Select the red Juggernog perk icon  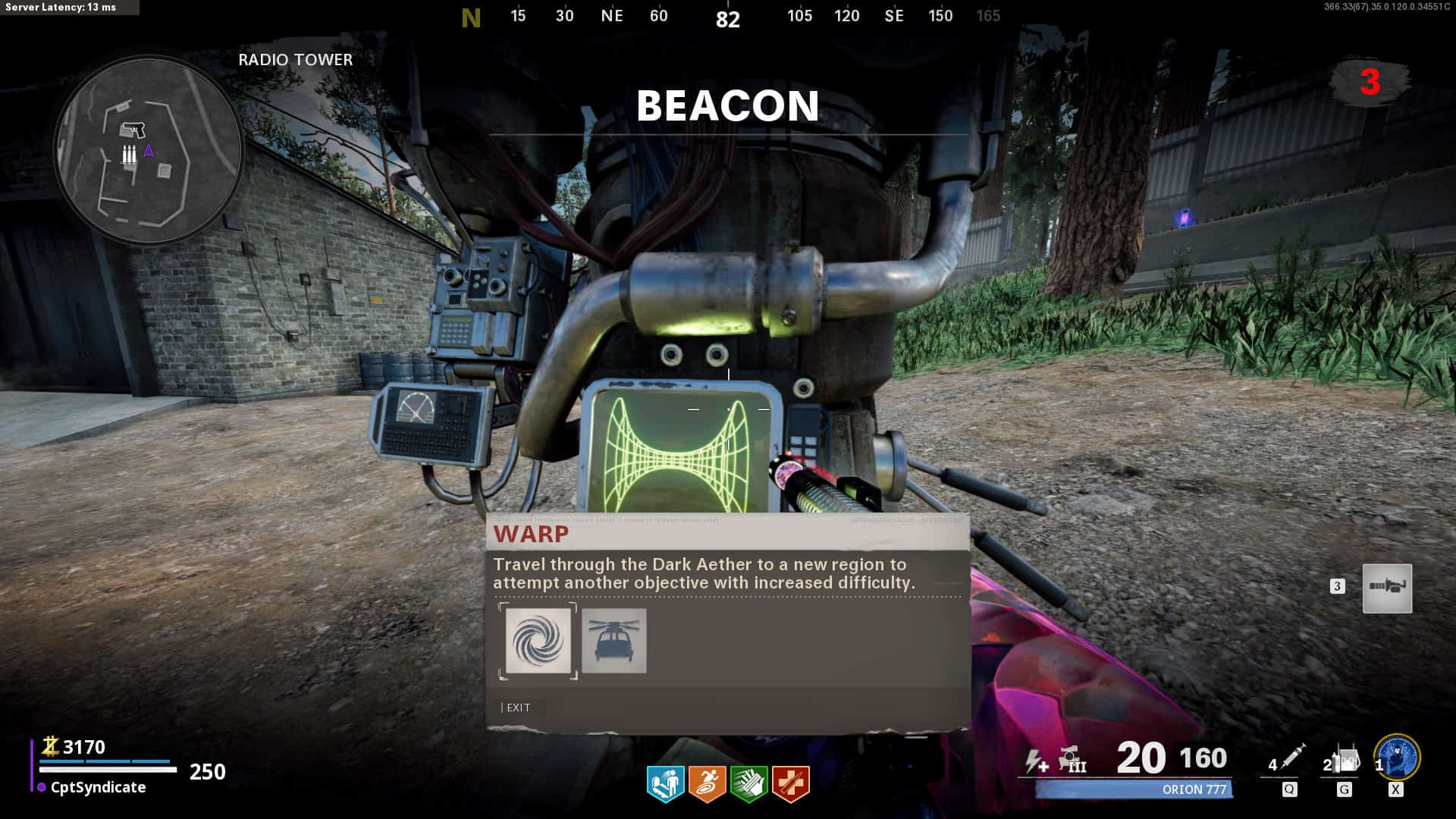click(790, 783)
